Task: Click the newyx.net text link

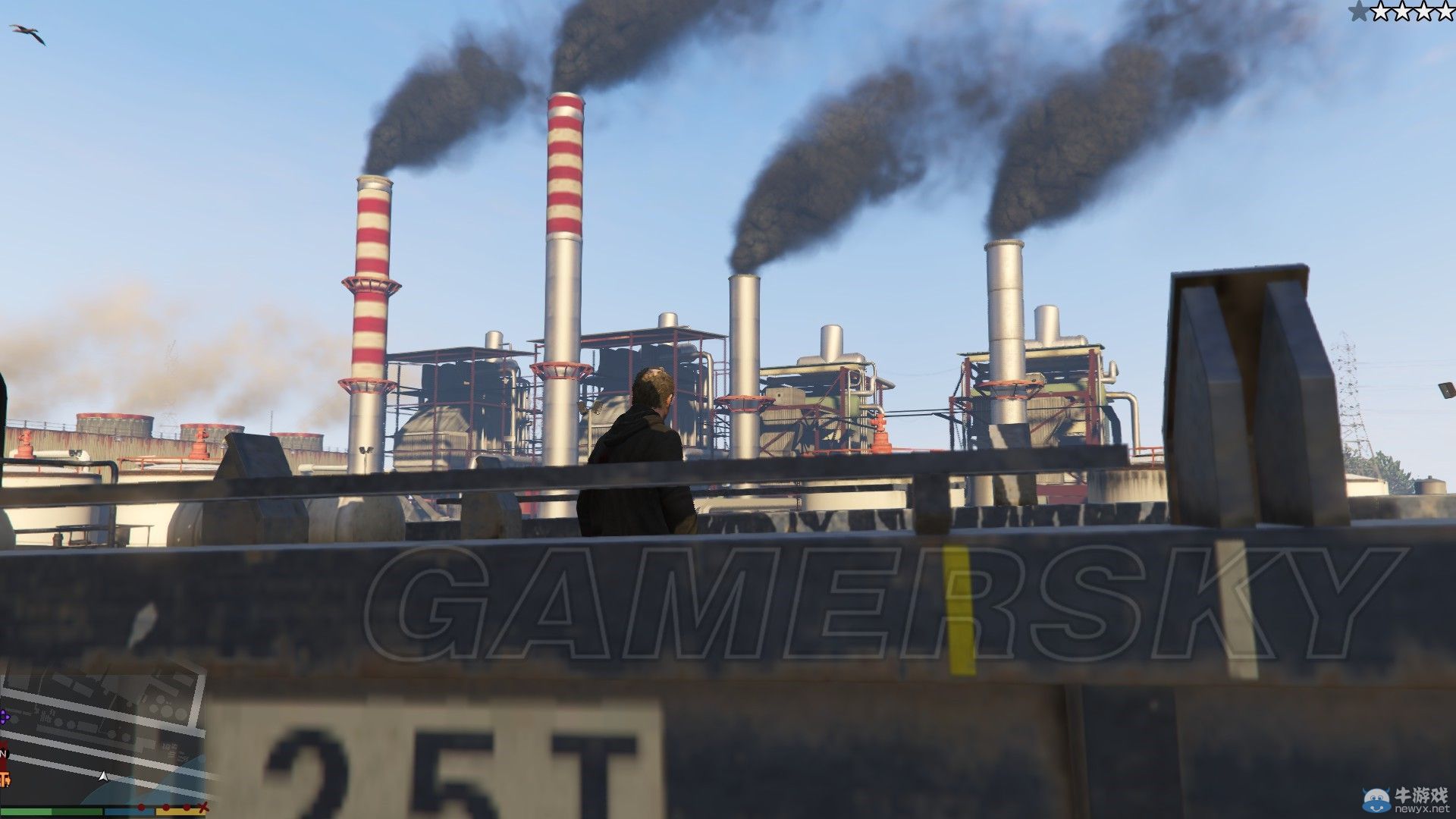Action: (1424, 810)
